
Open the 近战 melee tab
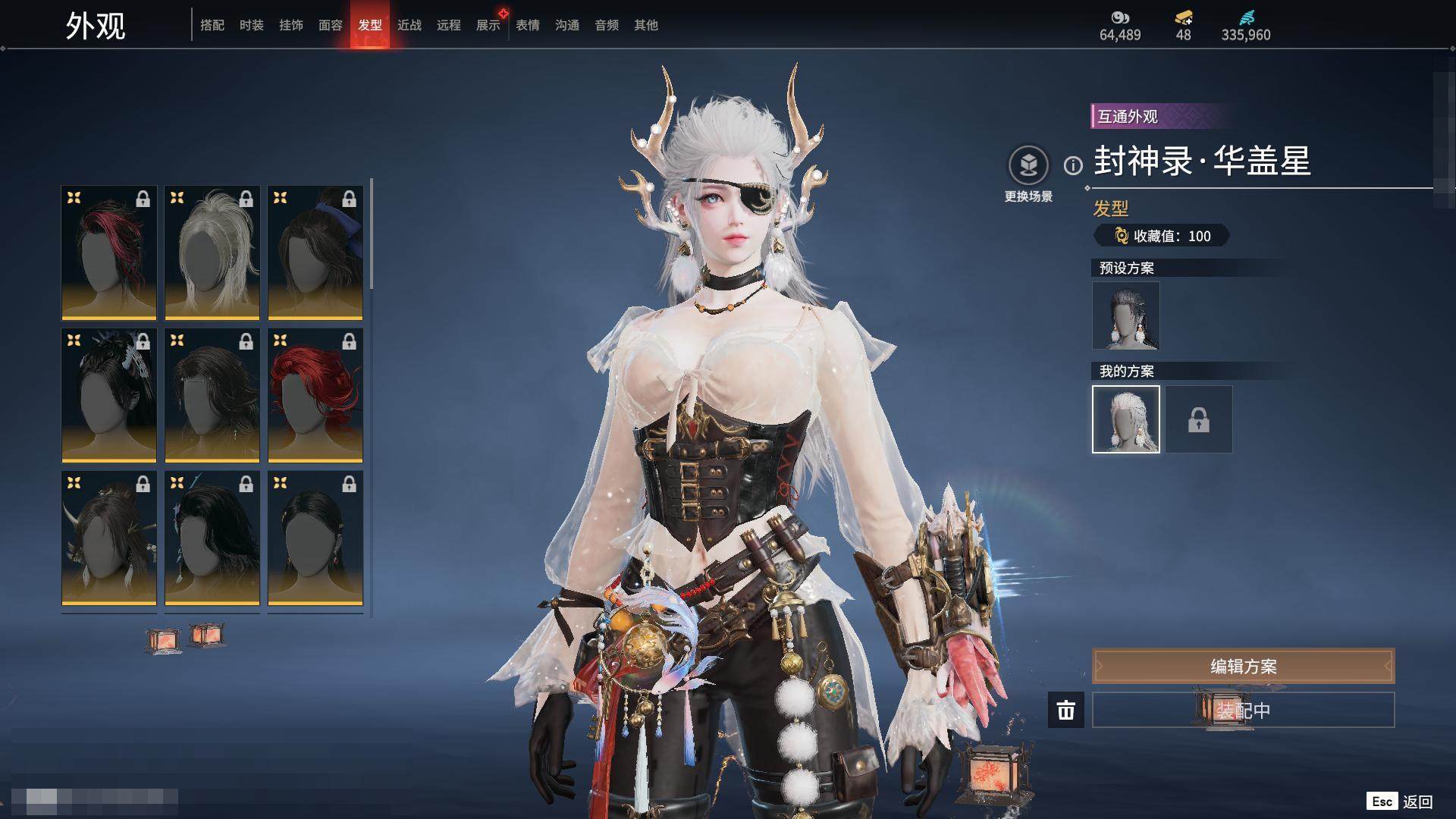click(409, 25)
